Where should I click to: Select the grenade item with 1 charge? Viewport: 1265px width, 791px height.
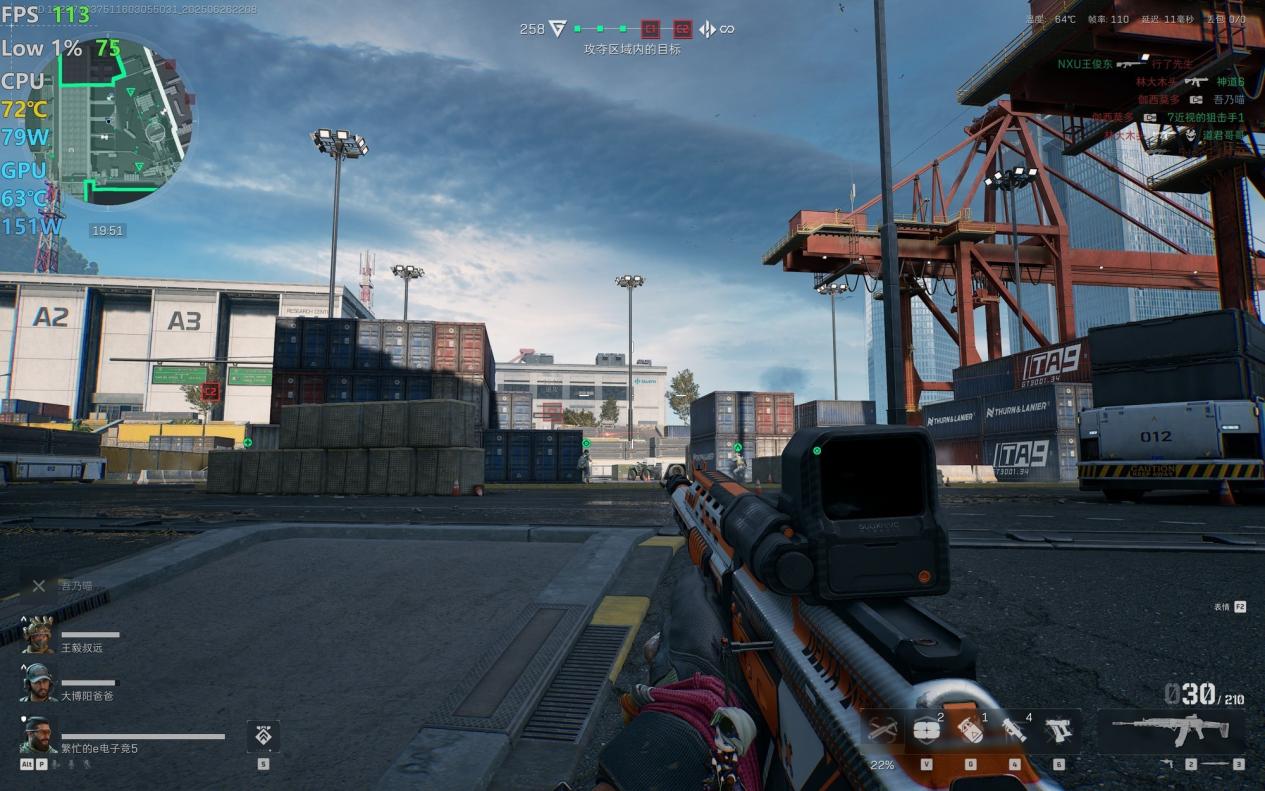click(x=969, y=729)
